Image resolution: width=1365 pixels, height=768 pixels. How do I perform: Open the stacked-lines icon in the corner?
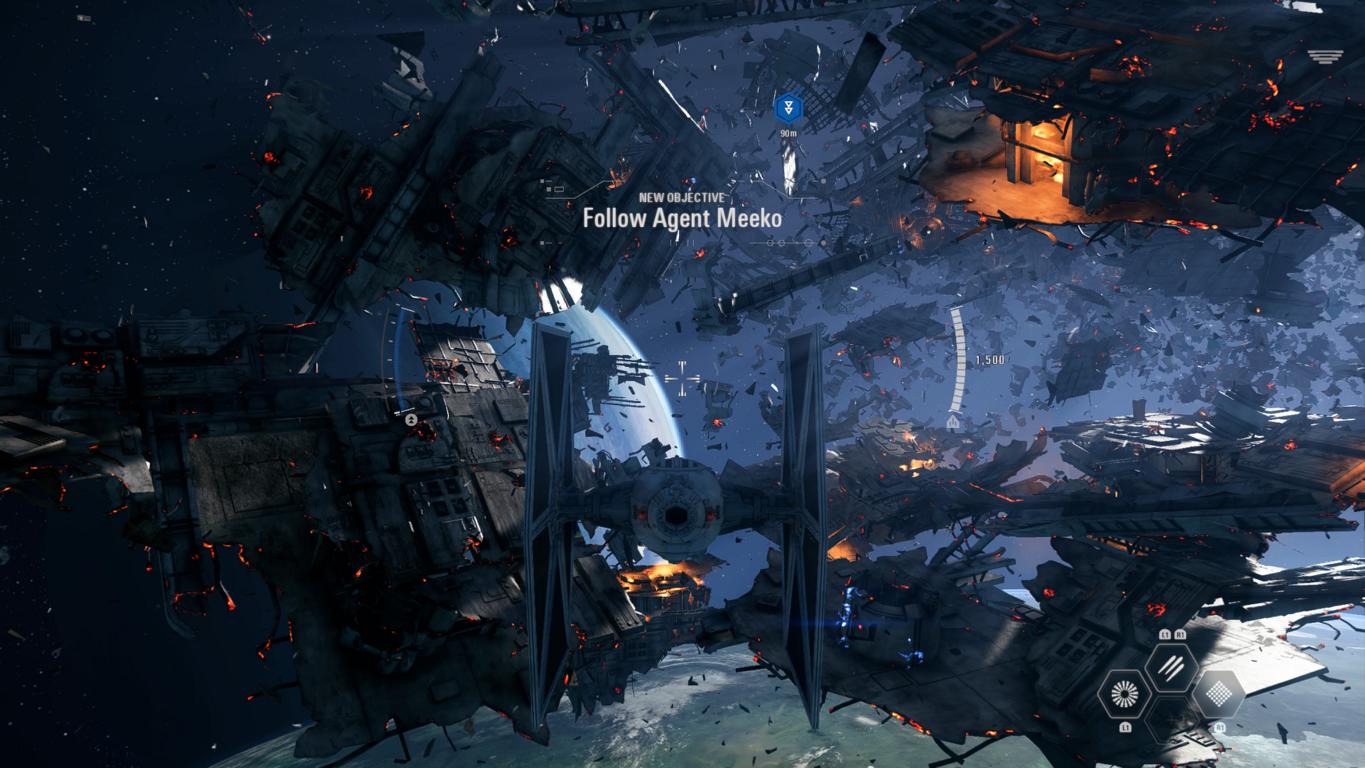1325,56
